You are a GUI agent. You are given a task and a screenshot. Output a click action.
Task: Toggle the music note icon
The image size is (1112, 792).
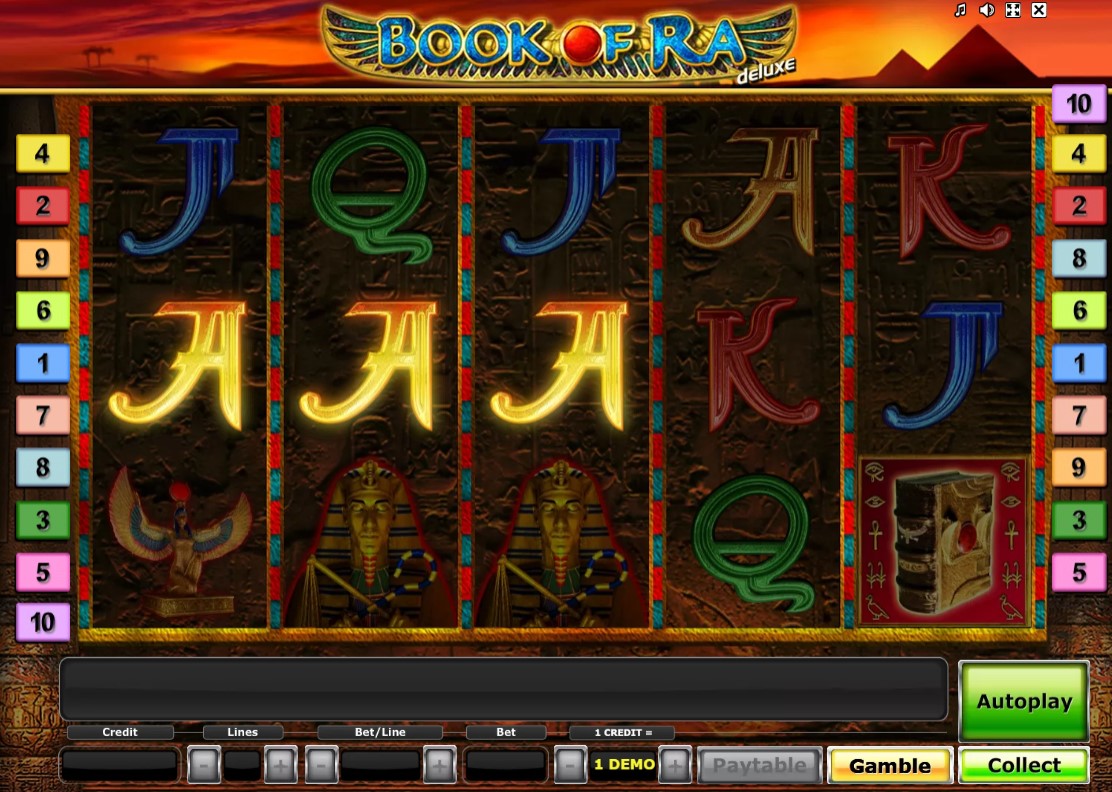tap(960, 10)
